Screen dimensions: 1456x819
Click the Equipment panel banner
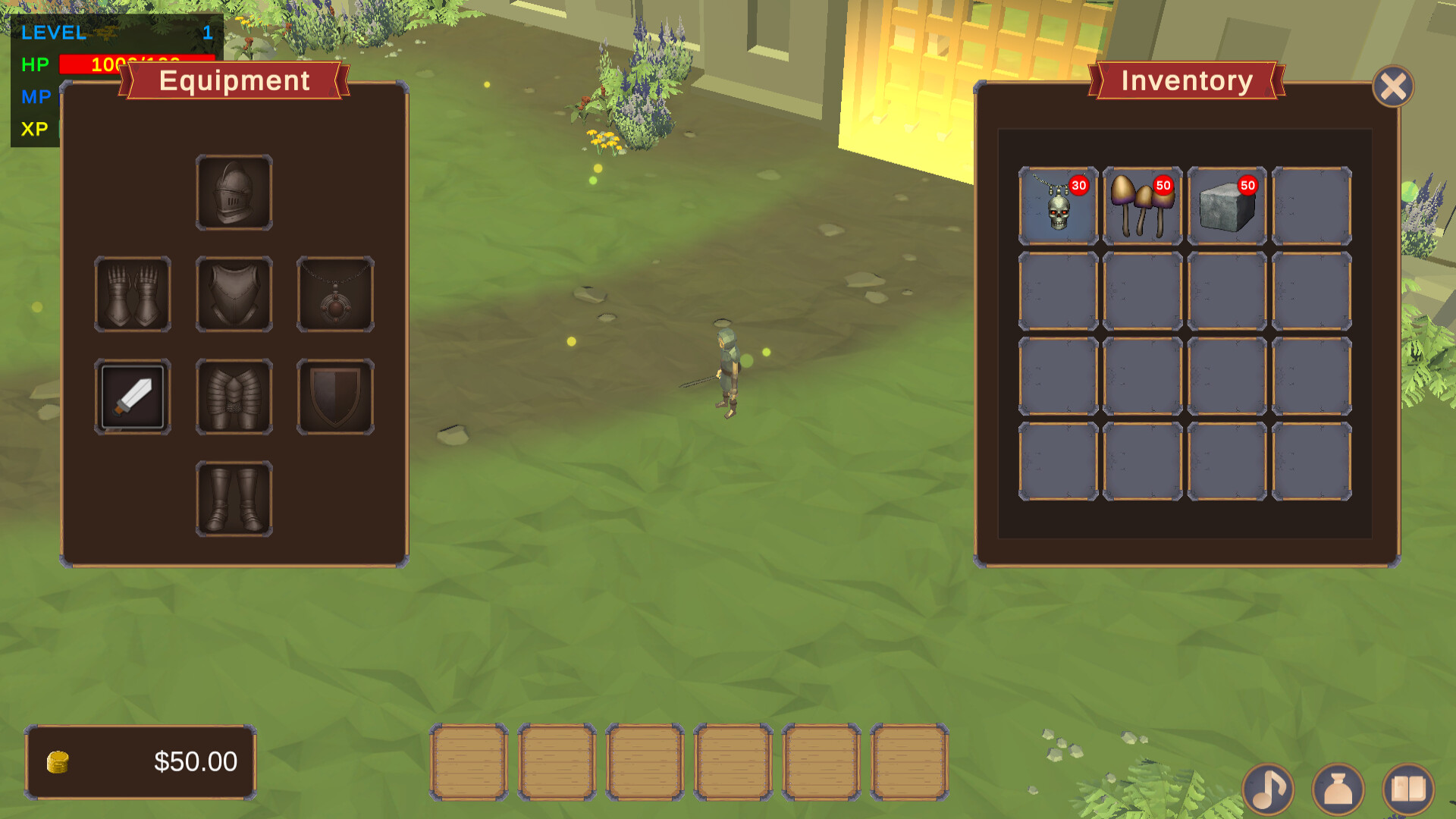[234, 81]
